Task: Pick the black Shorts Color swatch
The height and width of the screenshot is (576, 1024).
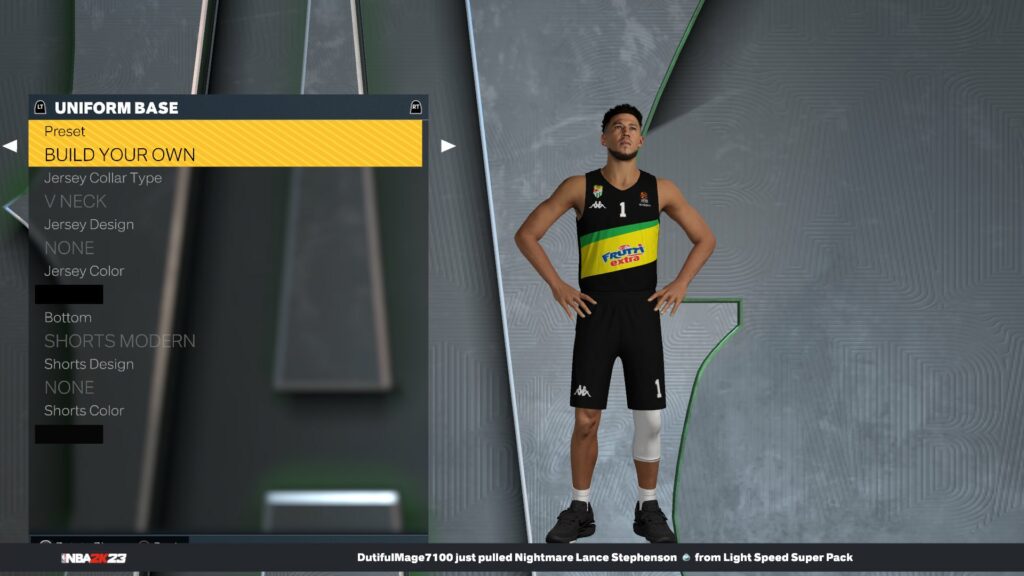Action: click(69, 434)
